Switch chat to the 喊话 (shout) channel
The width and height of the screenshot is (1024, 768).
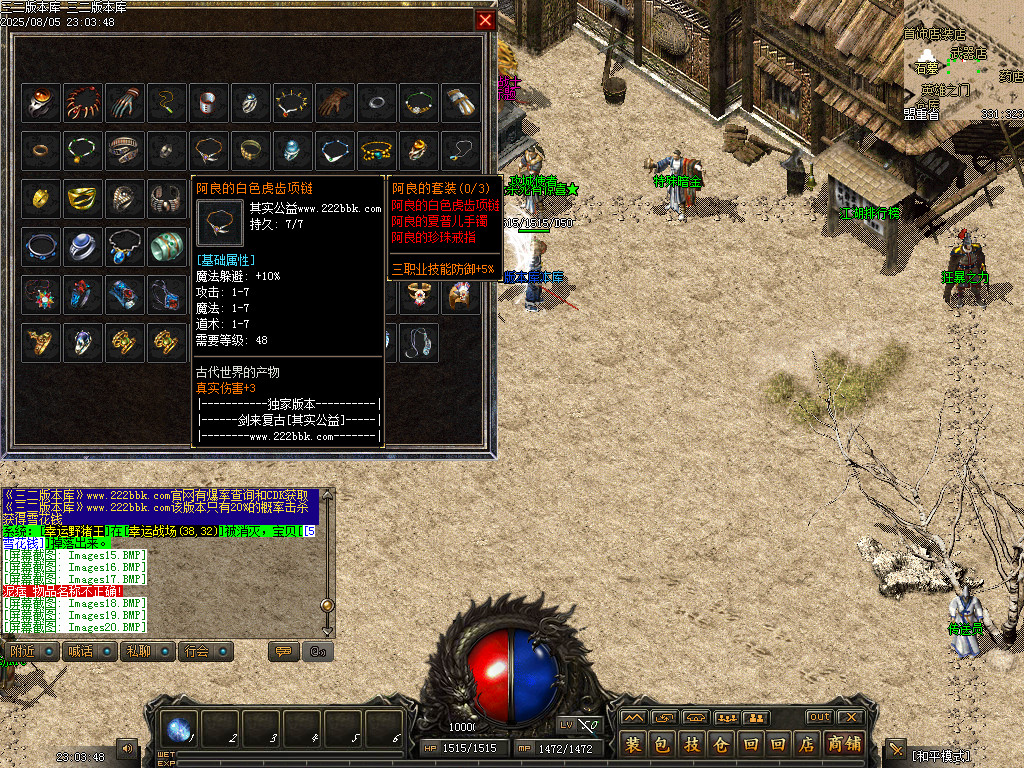click(x=79, y=651)
